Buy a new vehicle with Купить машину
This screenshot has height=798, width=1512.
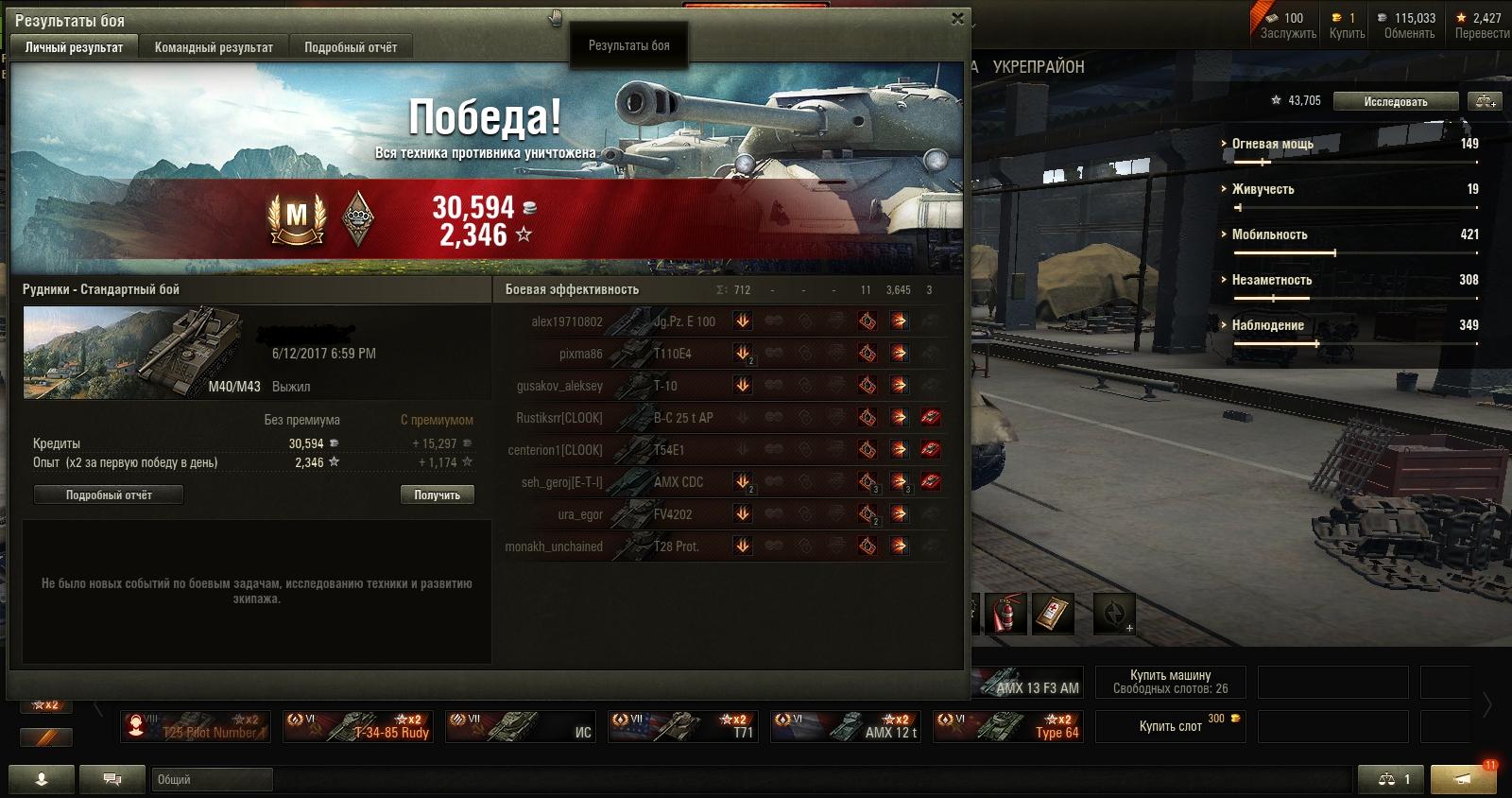tap(1170, 682)
